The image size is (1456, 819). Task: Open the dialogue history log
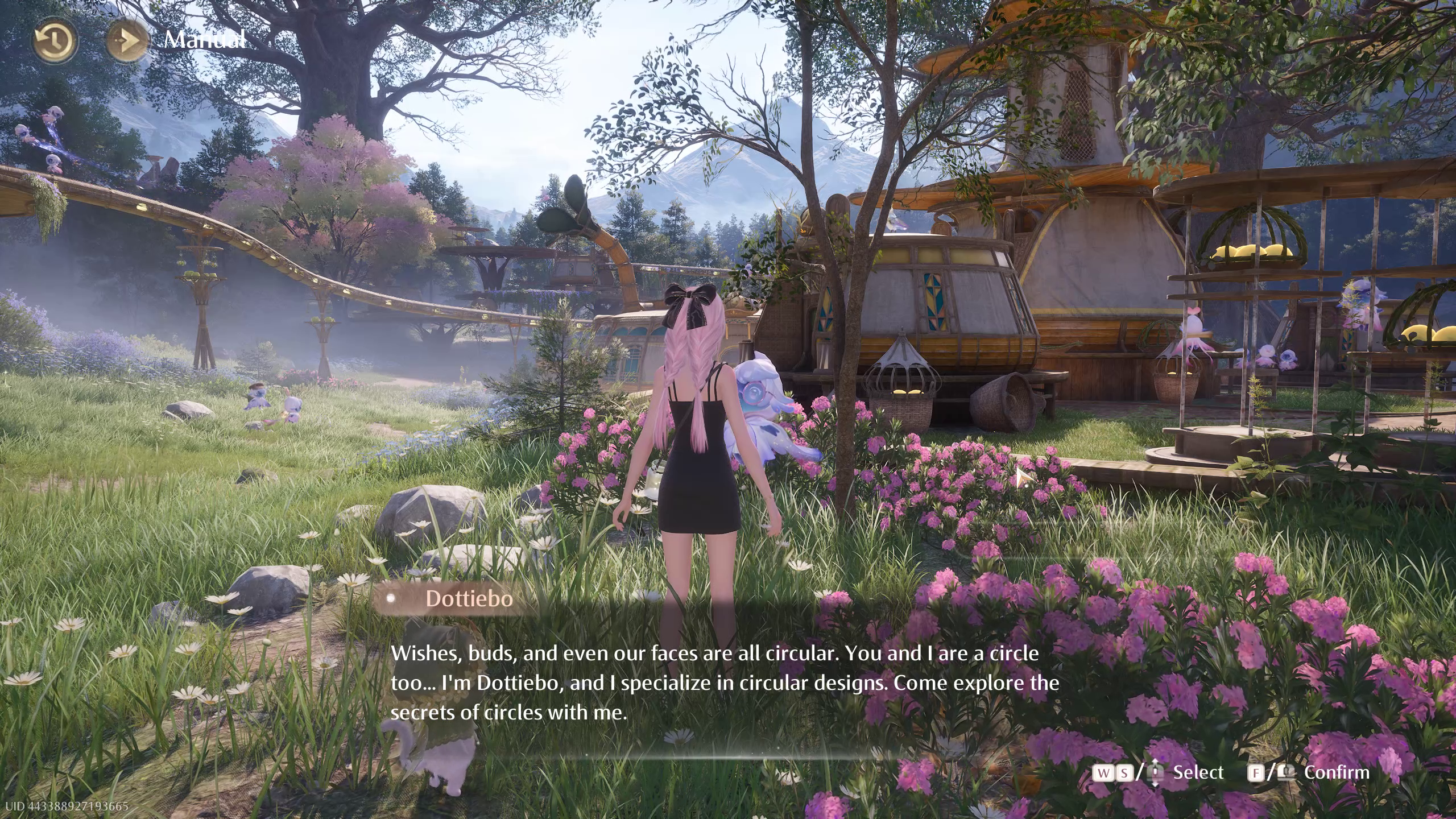(55, 41)
